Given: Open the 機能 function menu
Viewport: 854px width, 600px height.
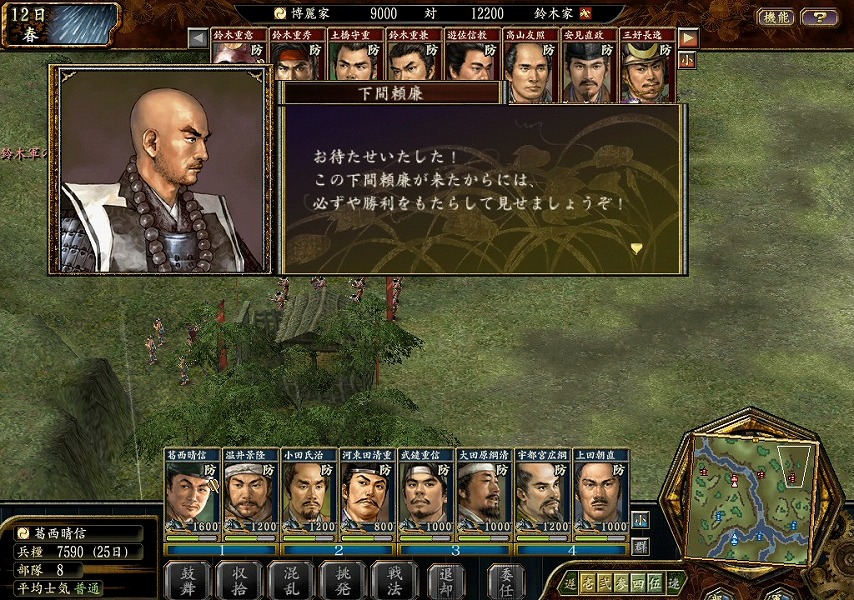Looking at the screenshot, I should click(776, 17).
